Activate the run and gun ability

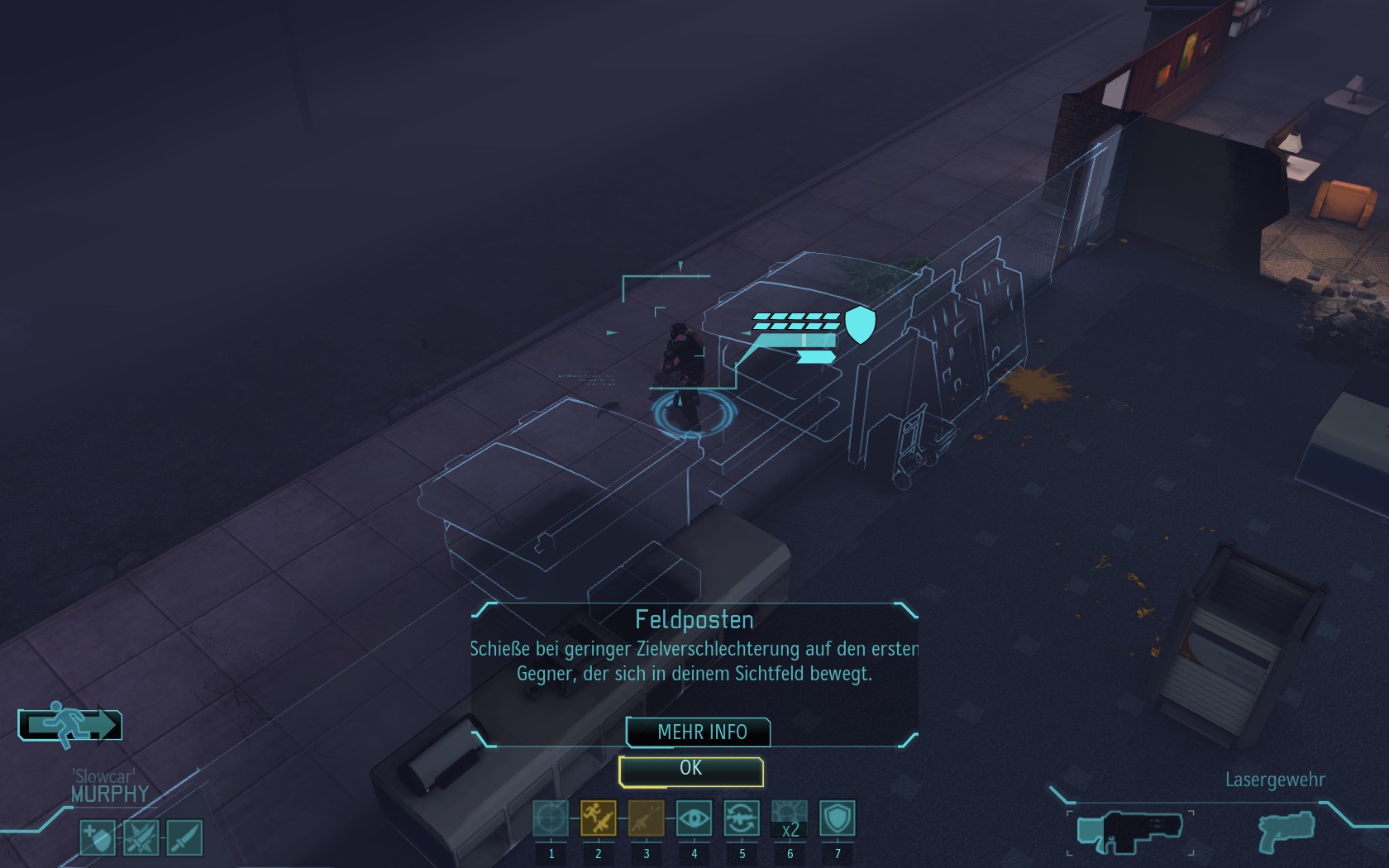(x=598, y=819)
